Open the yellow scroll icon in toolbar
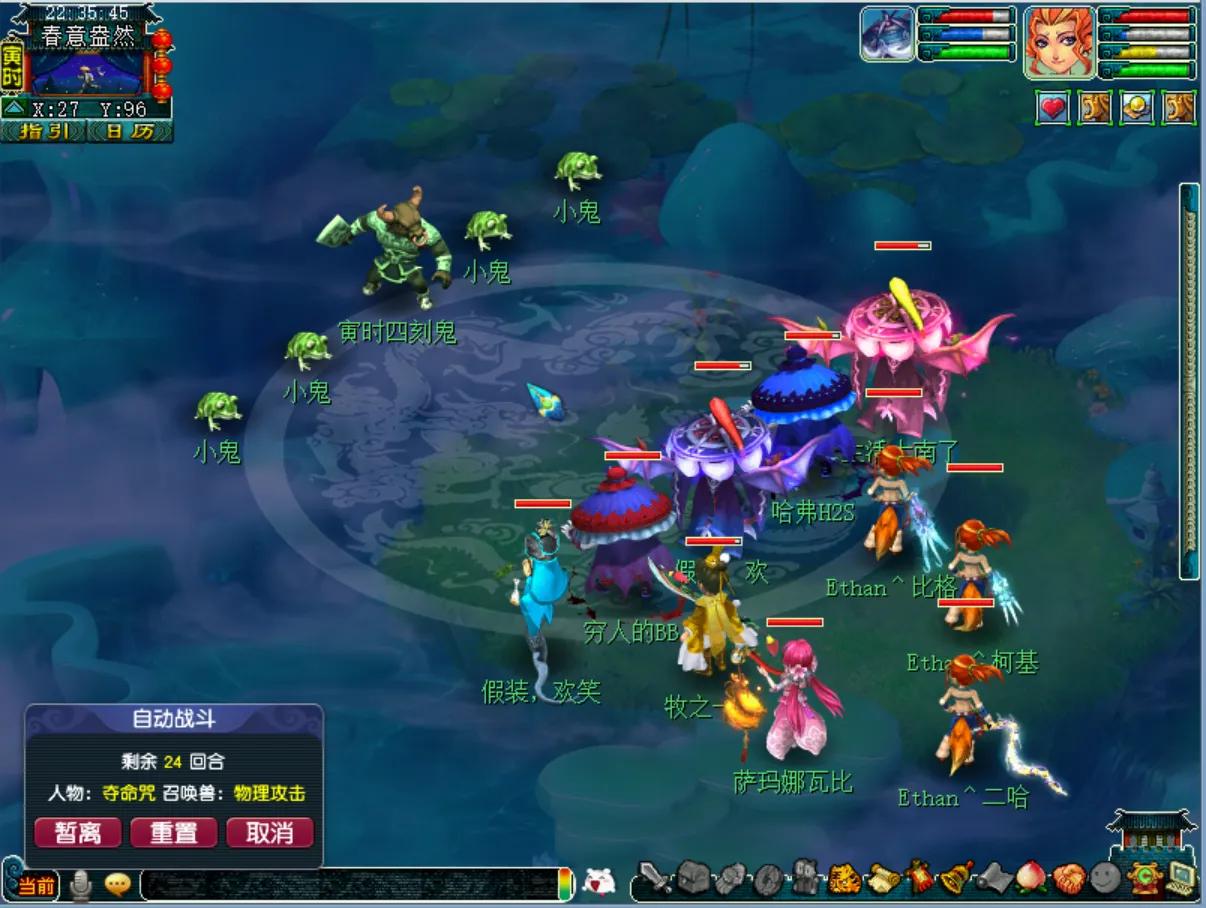This screenshot has height=908, width=1206. [883, 879]
